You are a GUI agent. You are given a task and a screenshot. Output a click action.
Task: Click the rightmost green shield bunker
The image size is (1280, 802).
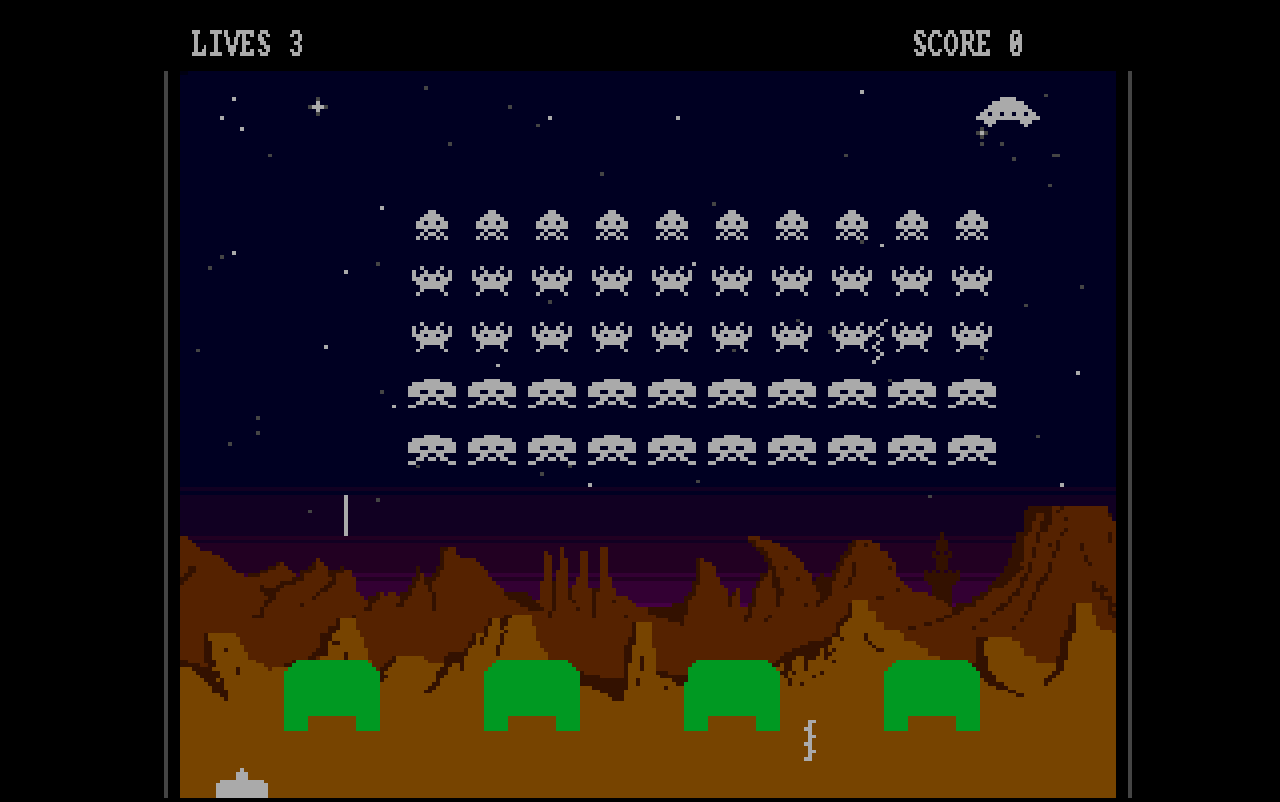tap(932, 695)
